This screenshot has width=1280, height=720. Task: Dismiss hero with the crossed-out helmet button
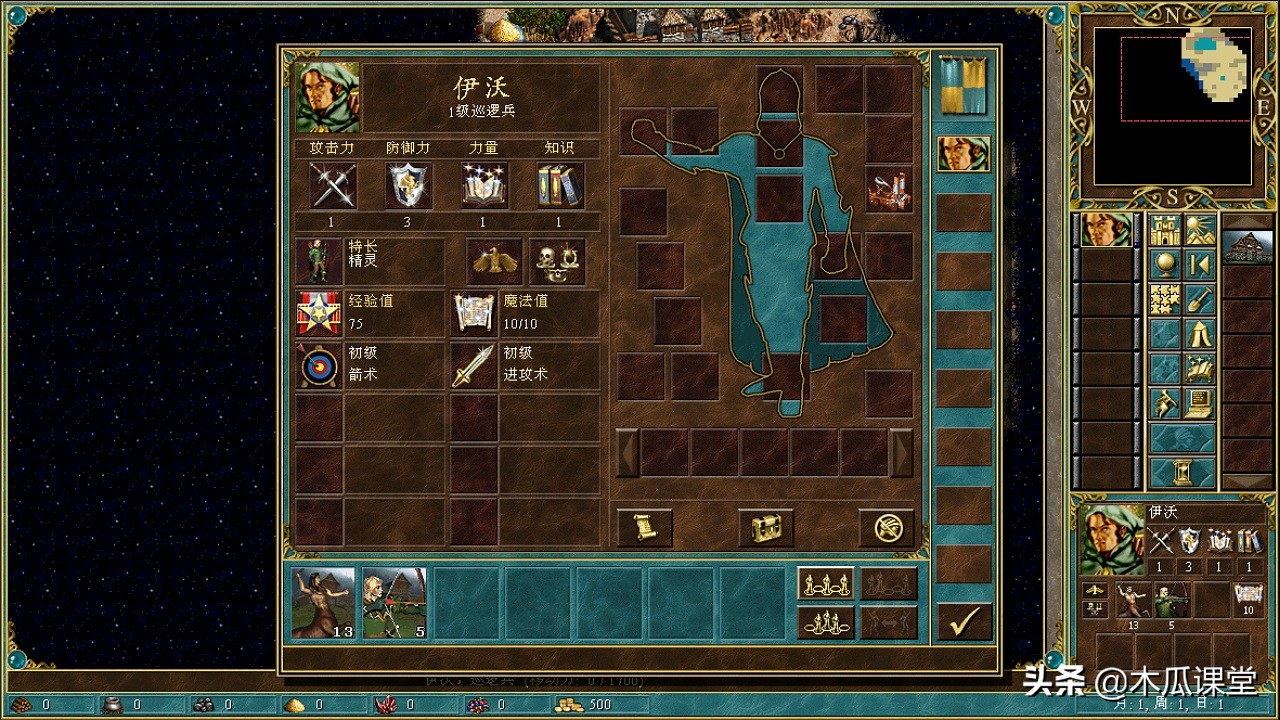click(886, 527)
